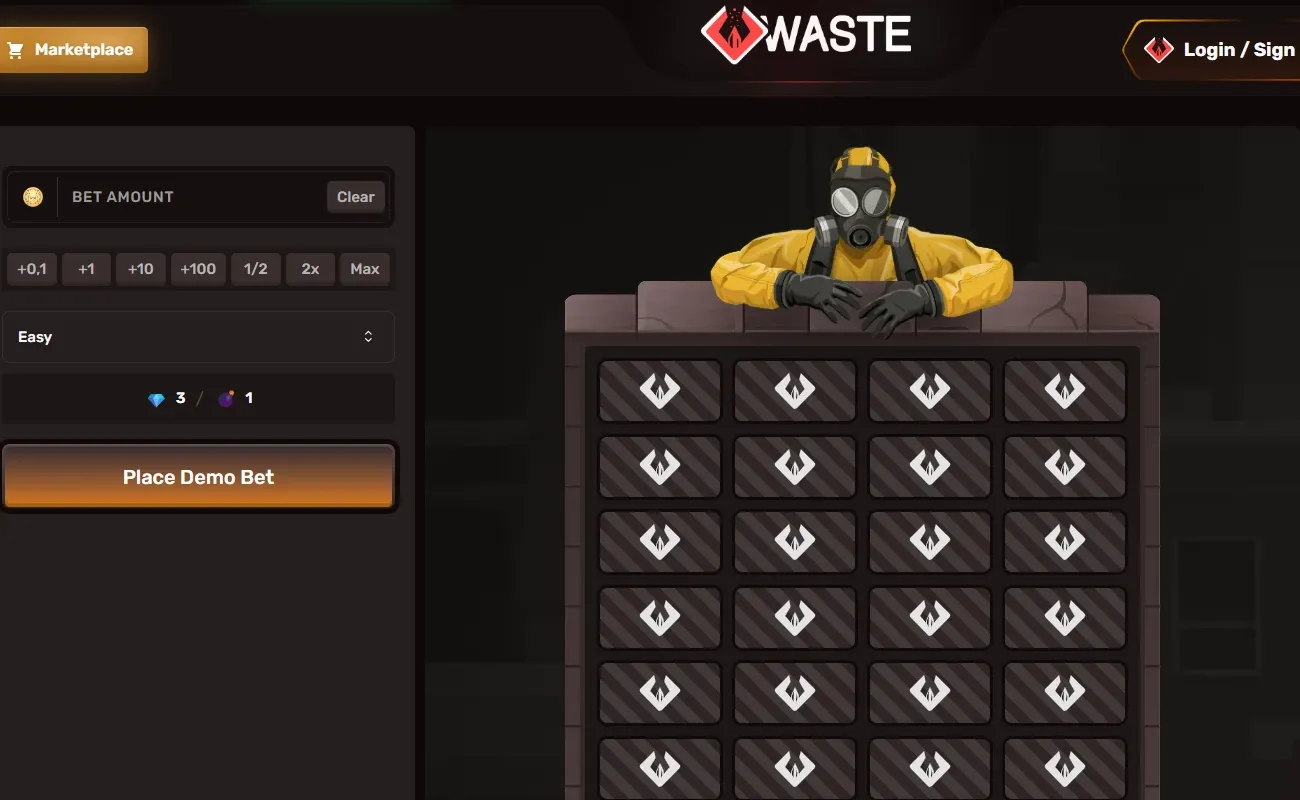Set bet to maximum using Max
The height and width of the screenshot is (800, 1300).
tap(365, 269)
